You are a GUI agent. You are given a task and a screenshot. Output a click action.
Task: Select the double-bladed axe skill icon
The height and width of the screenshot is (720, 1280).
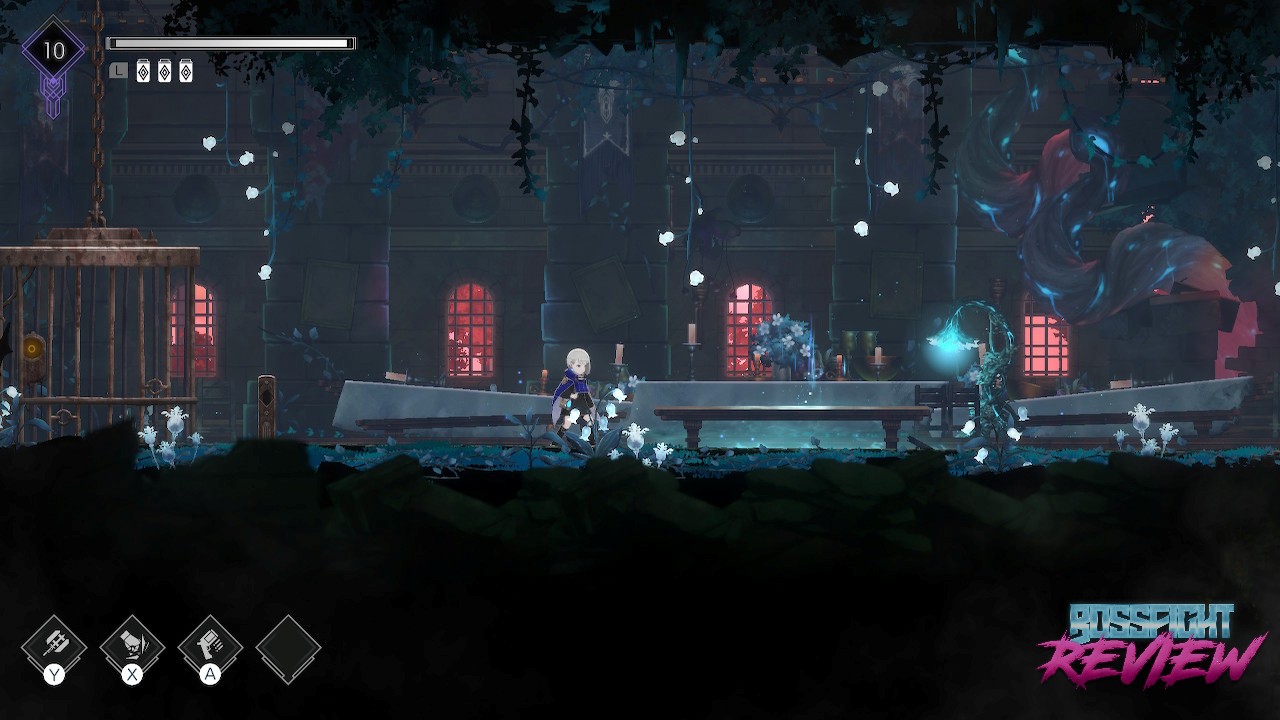53,645
